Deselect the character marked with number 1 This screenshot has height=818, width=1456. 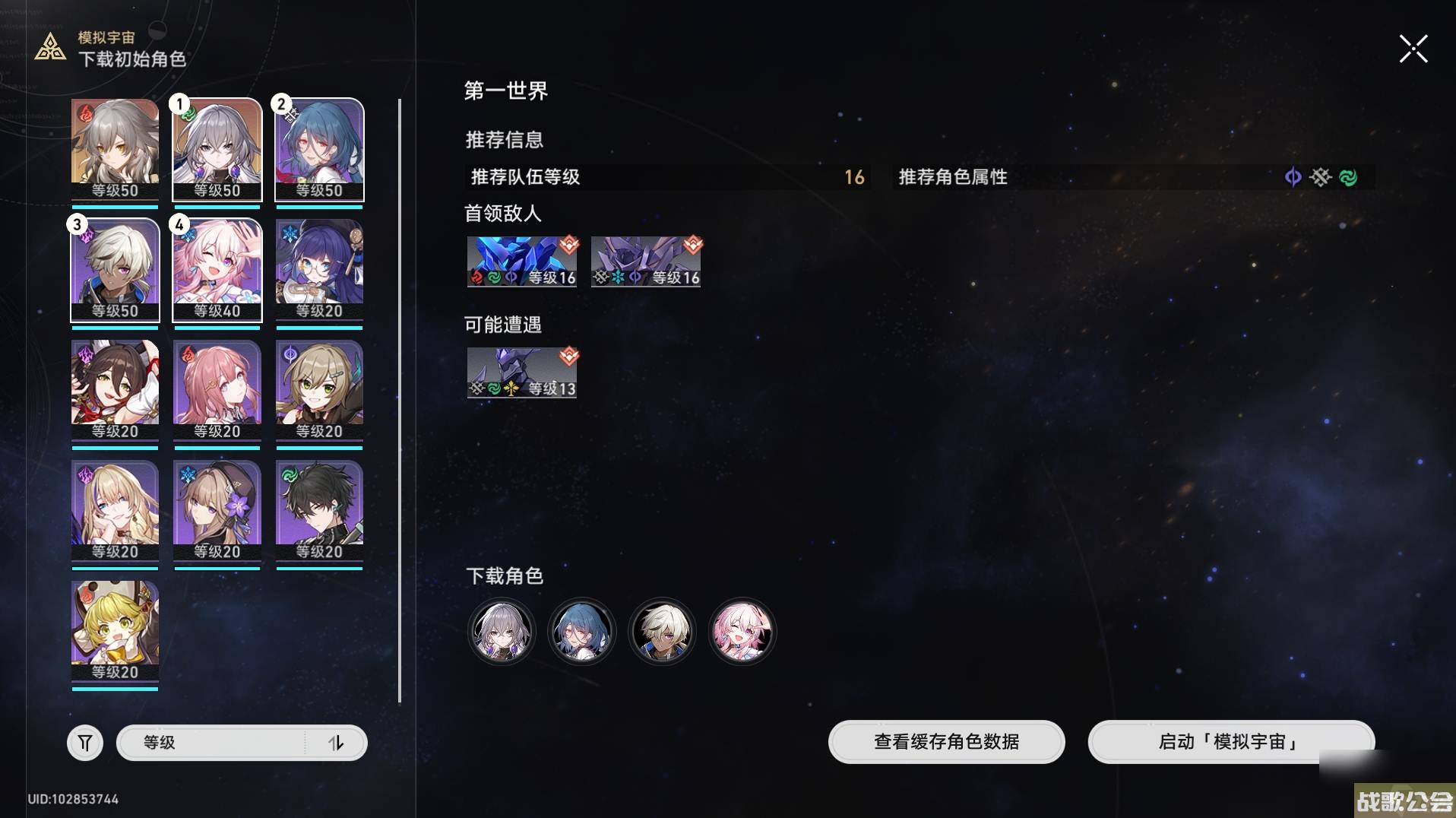coord(217,150)
